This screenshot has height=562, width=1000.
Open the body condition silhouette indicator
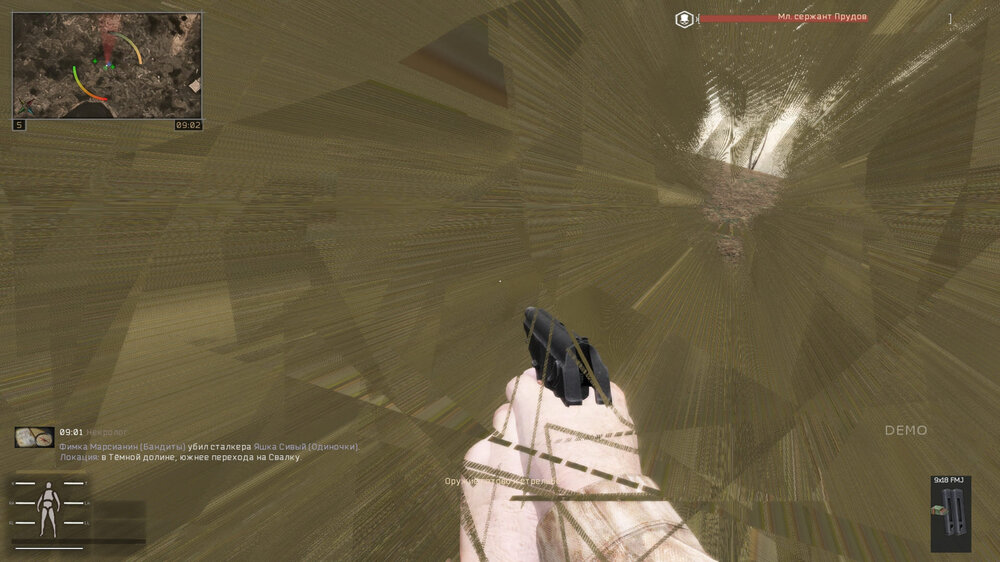[48, 508]
